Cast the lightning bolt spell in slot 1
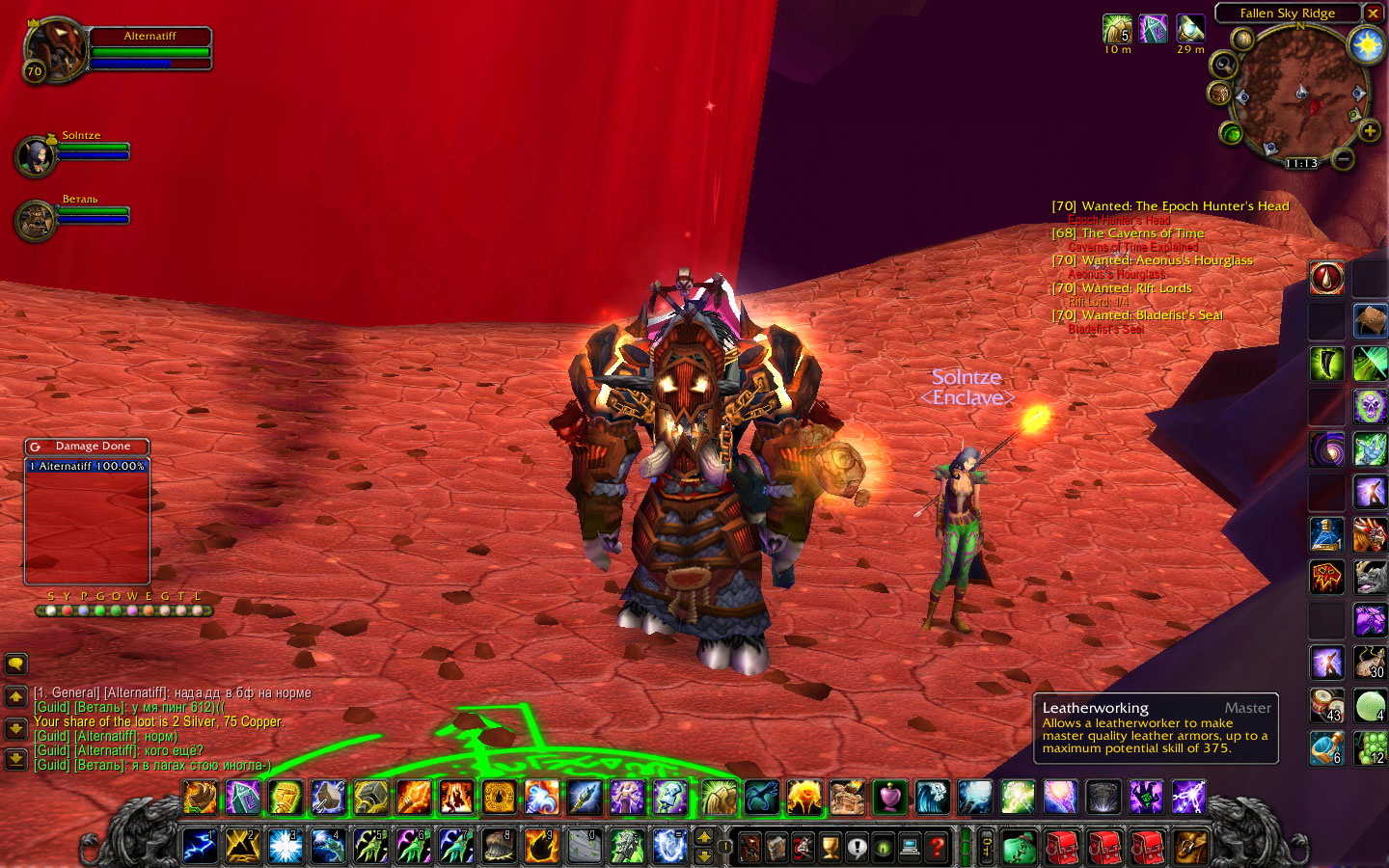The image size is (1389, 868). (200, 847)
